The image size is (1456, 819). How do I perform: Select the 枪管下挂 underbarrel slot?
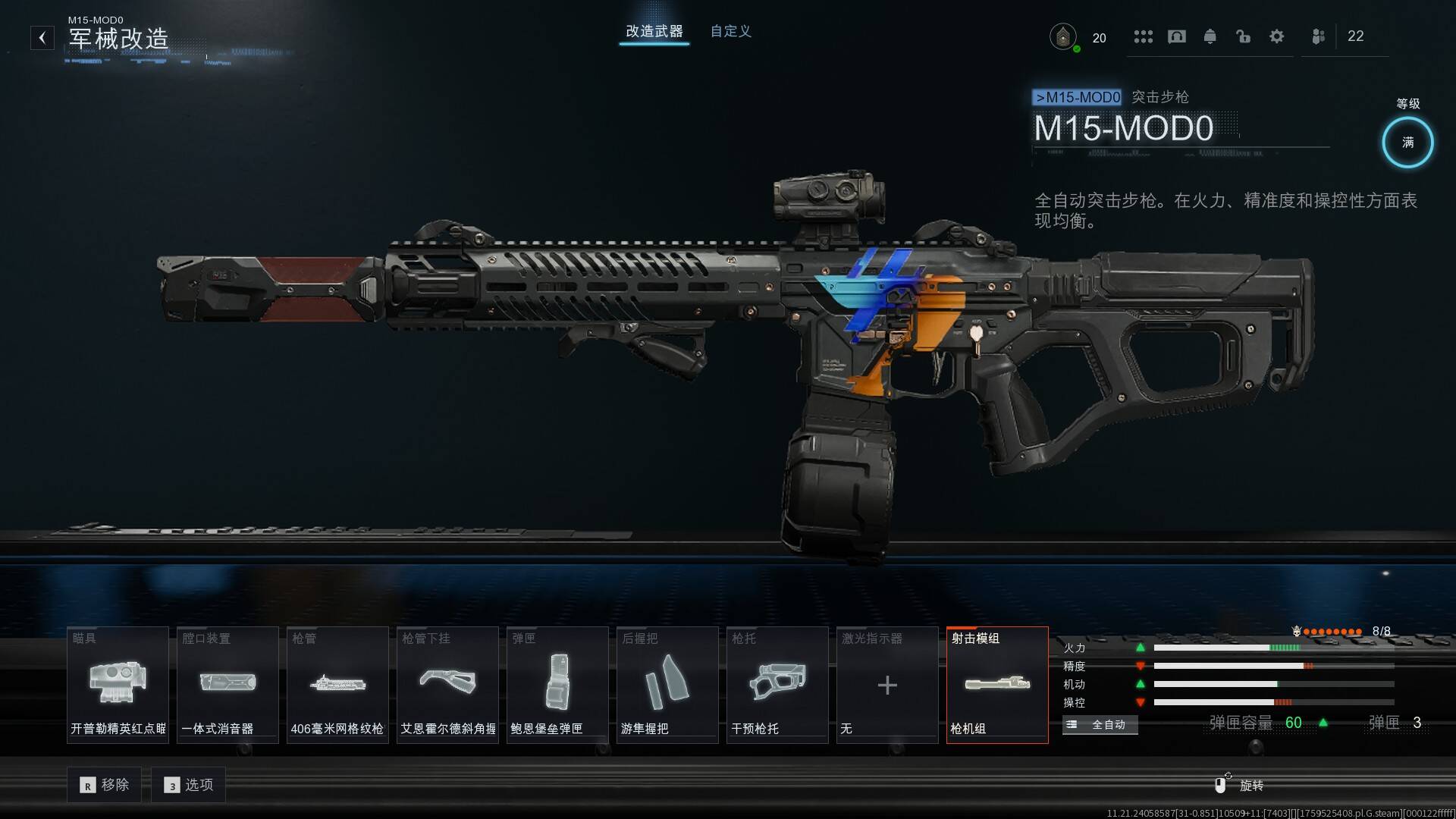coord(447,685)
